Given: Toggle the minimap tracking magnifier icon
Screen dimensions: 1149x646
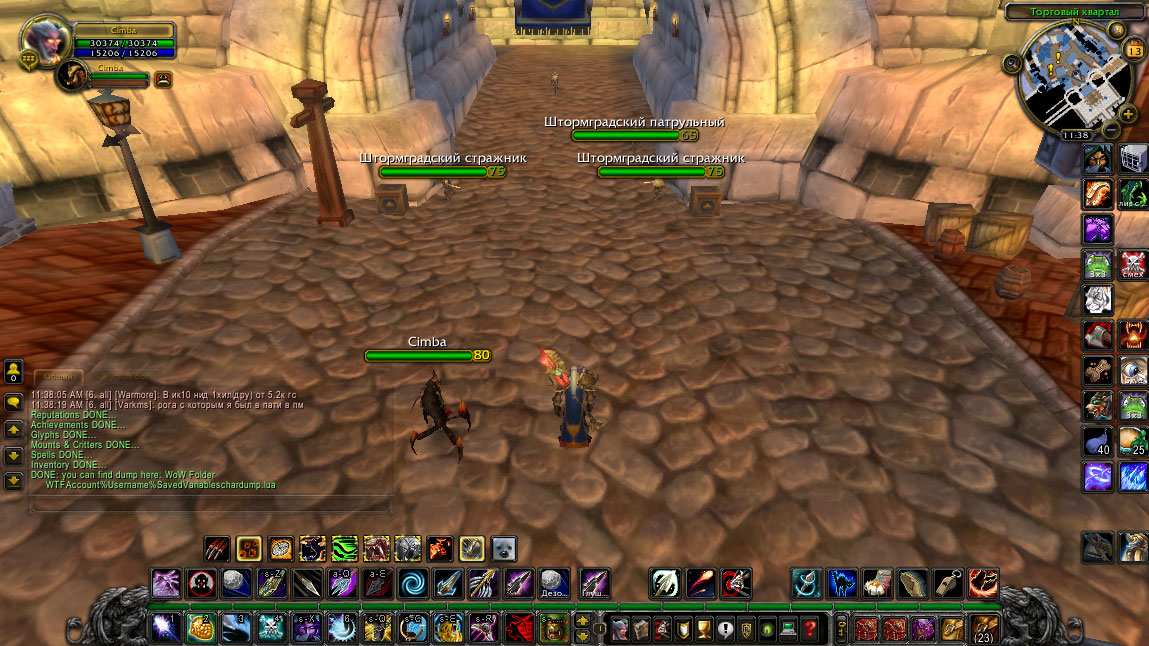Looking at the screenshot, I should coord(1011,64).
